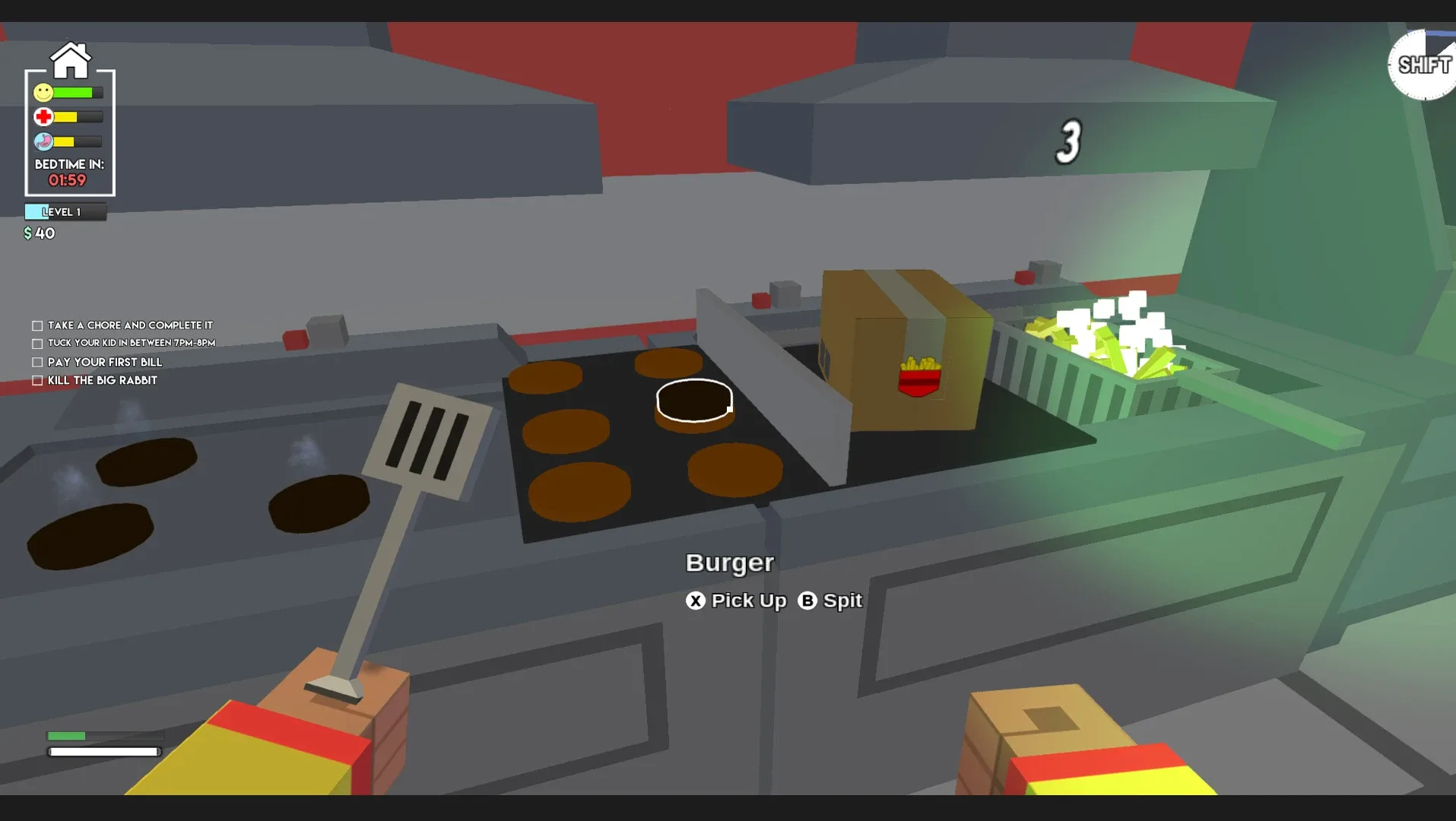The height and width of the screenshot is (821, 1456).
Task: Click the dollar sign money indicator
Action: [x=27, y=233]
